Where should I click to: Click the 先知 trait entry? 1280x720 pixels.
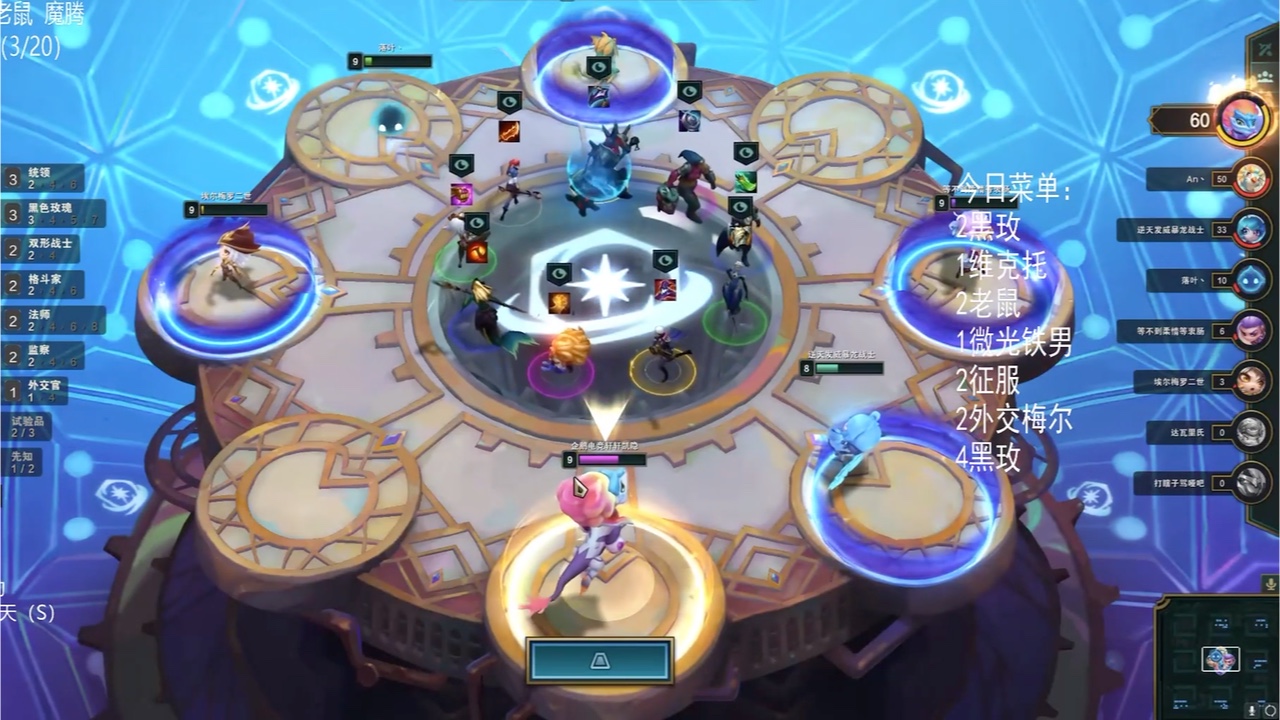[22, 462]
